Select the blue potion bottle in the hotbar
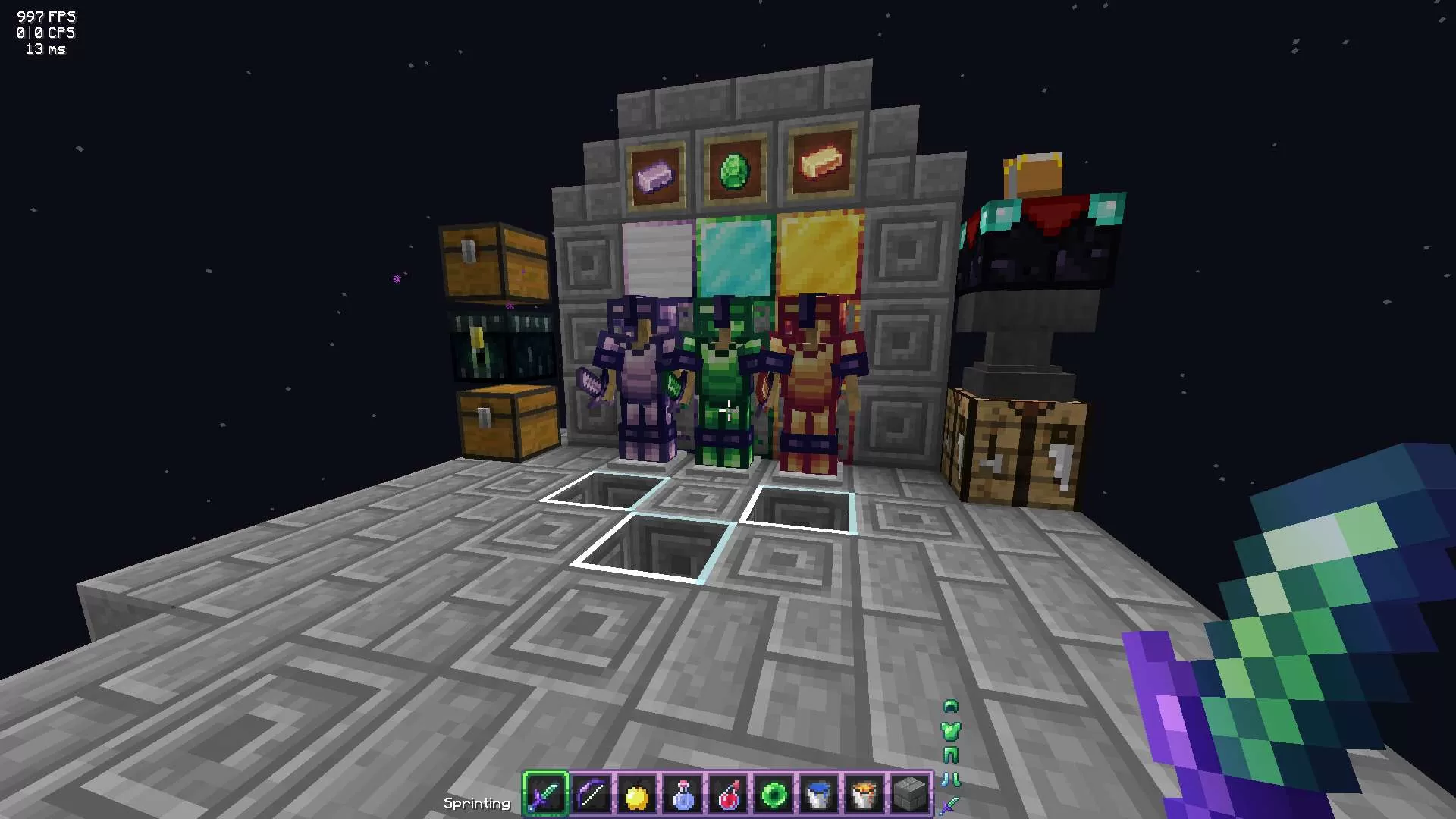This screenshot has height=819, width=1456. 681,793
